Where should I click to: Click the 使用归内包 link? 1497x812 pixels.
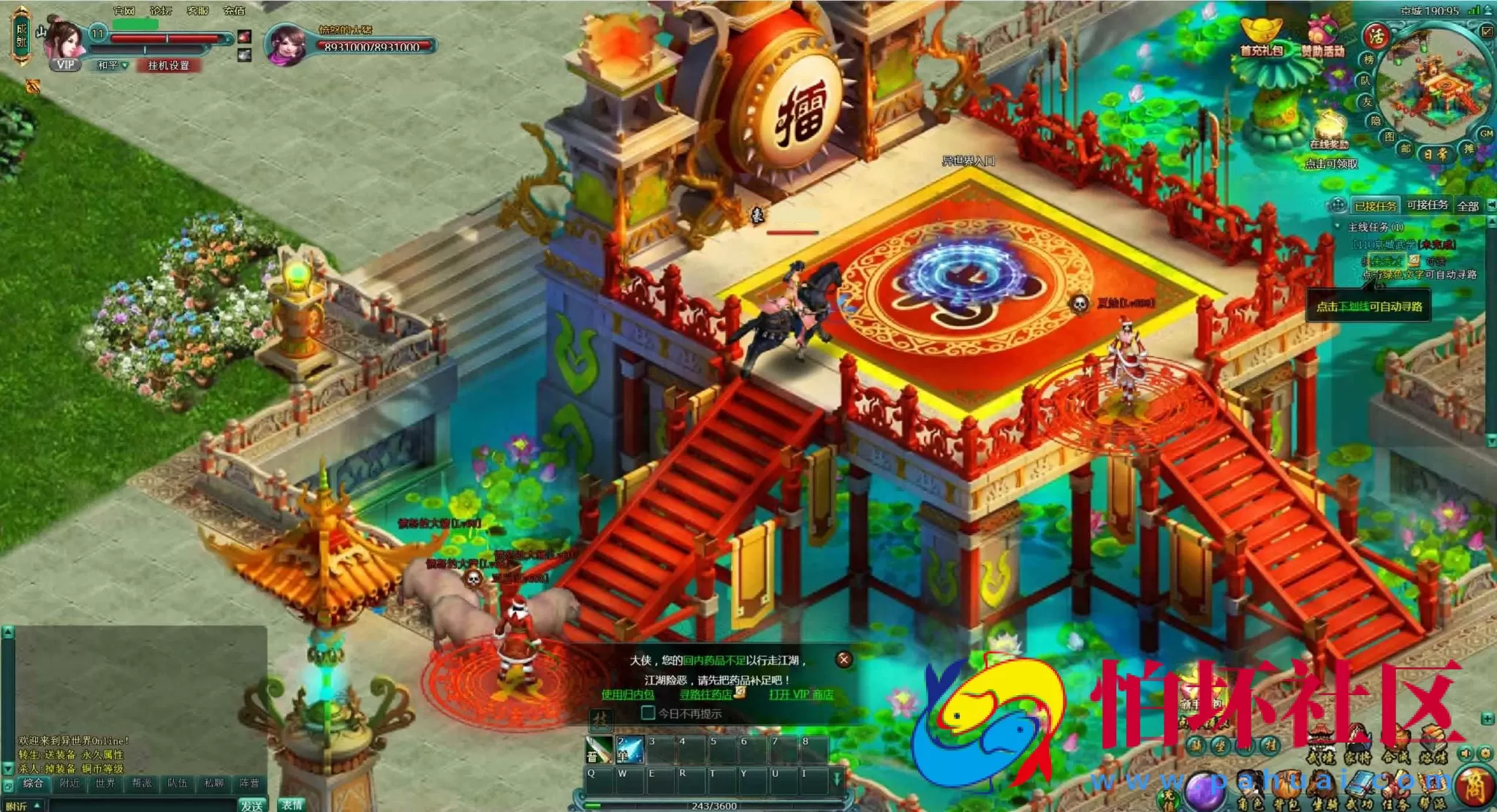coord(627,694)
